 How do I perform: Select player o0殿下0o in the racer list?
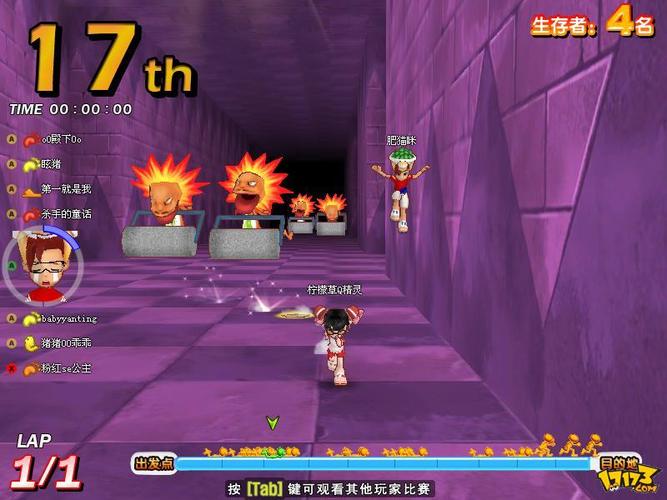pyautogui.click(x=60, y=139)
